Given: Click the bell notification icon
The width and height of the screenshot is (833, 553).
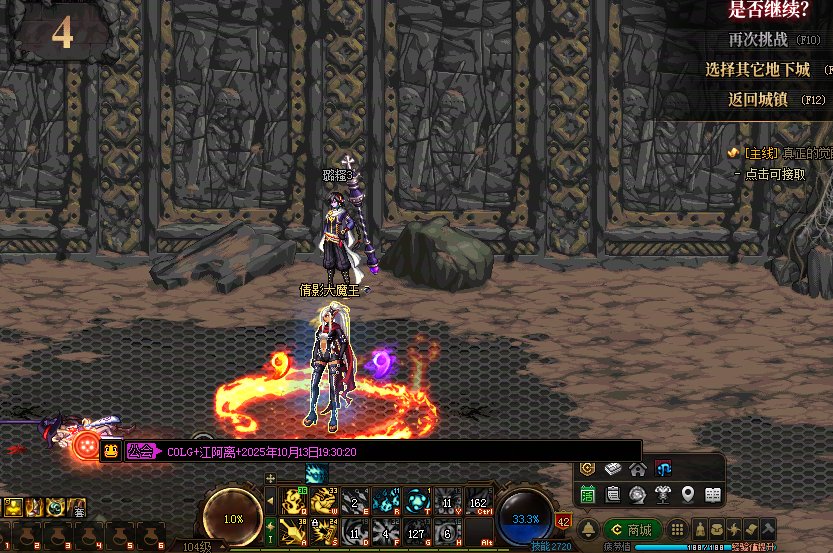Looking at the screenshot, I should point(589,529).
